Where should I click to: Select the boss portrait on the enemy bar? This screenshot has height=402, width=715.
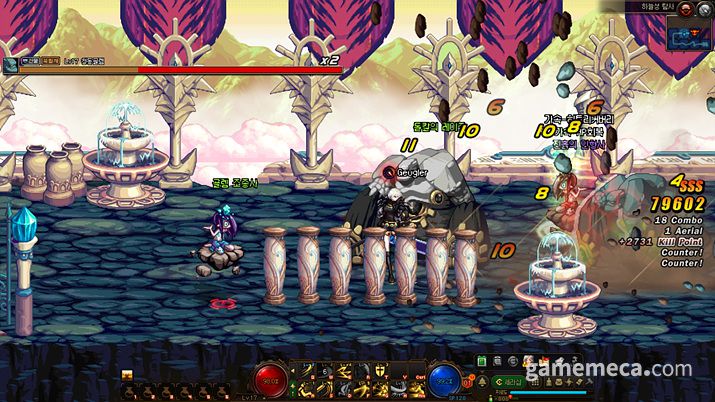(10, 65)
